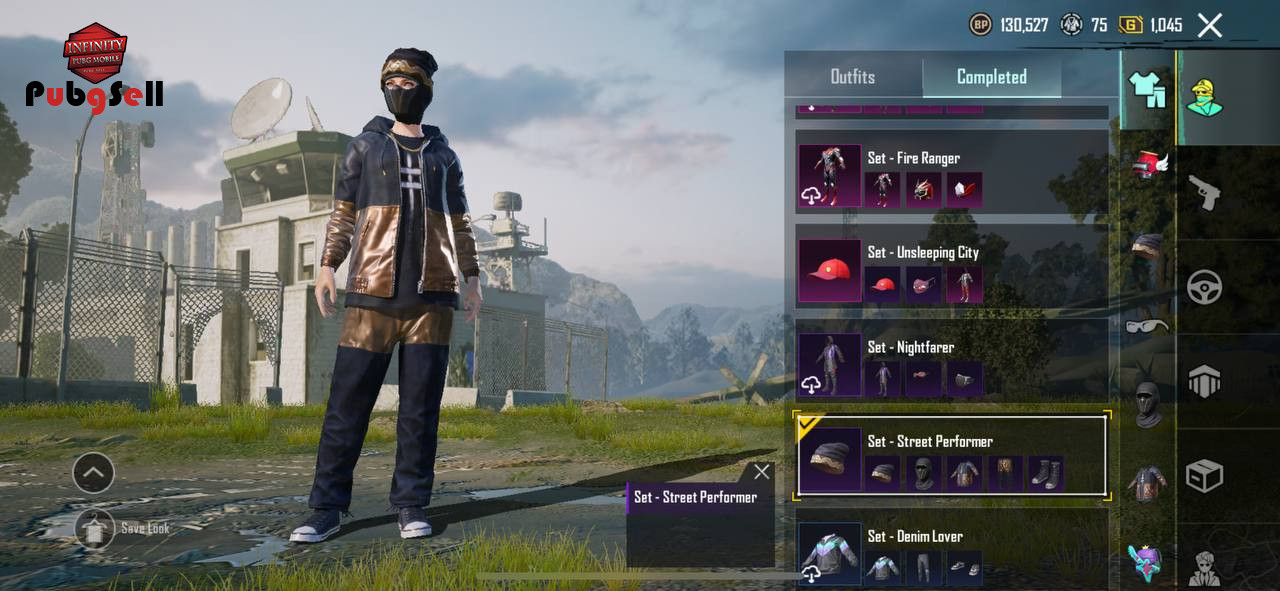The height and width of the screenshot is (591, 1280).
Task: Open the steering wheel vehicle category
Action: pyautogui.click(x=1204, y=287)
